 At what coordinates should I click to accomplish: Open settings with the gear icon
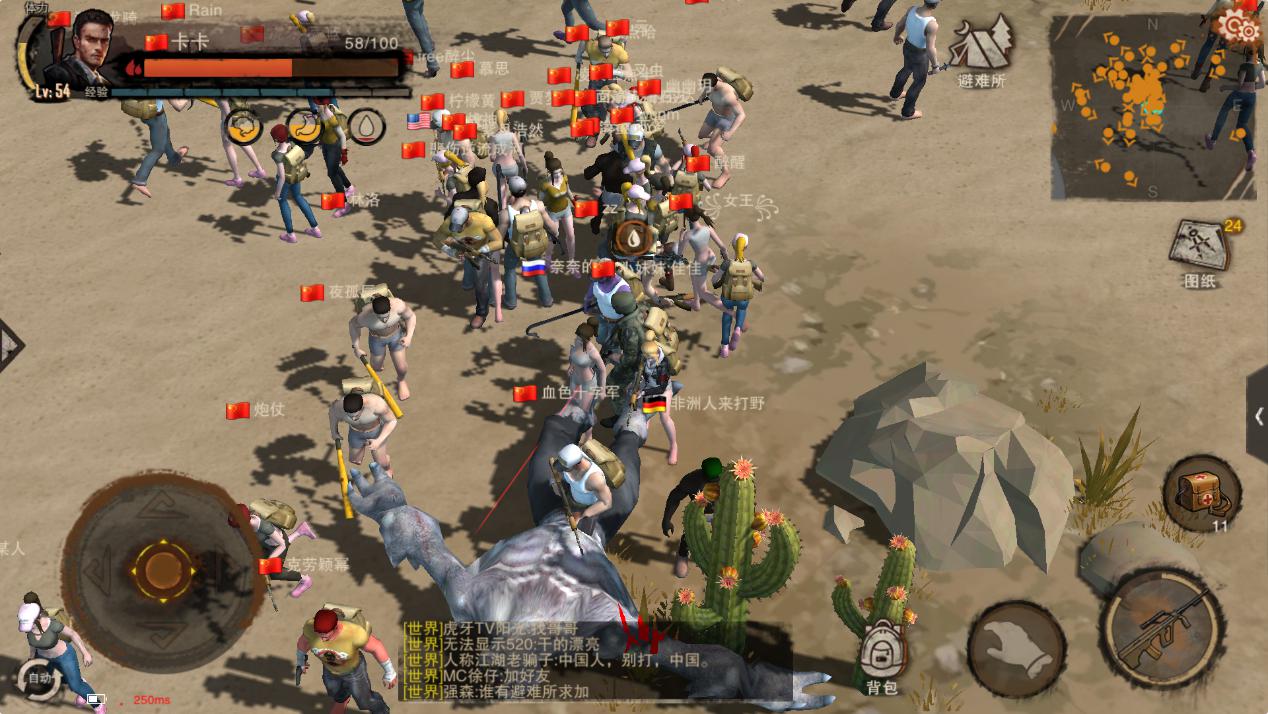click(x=1239, y=26)
